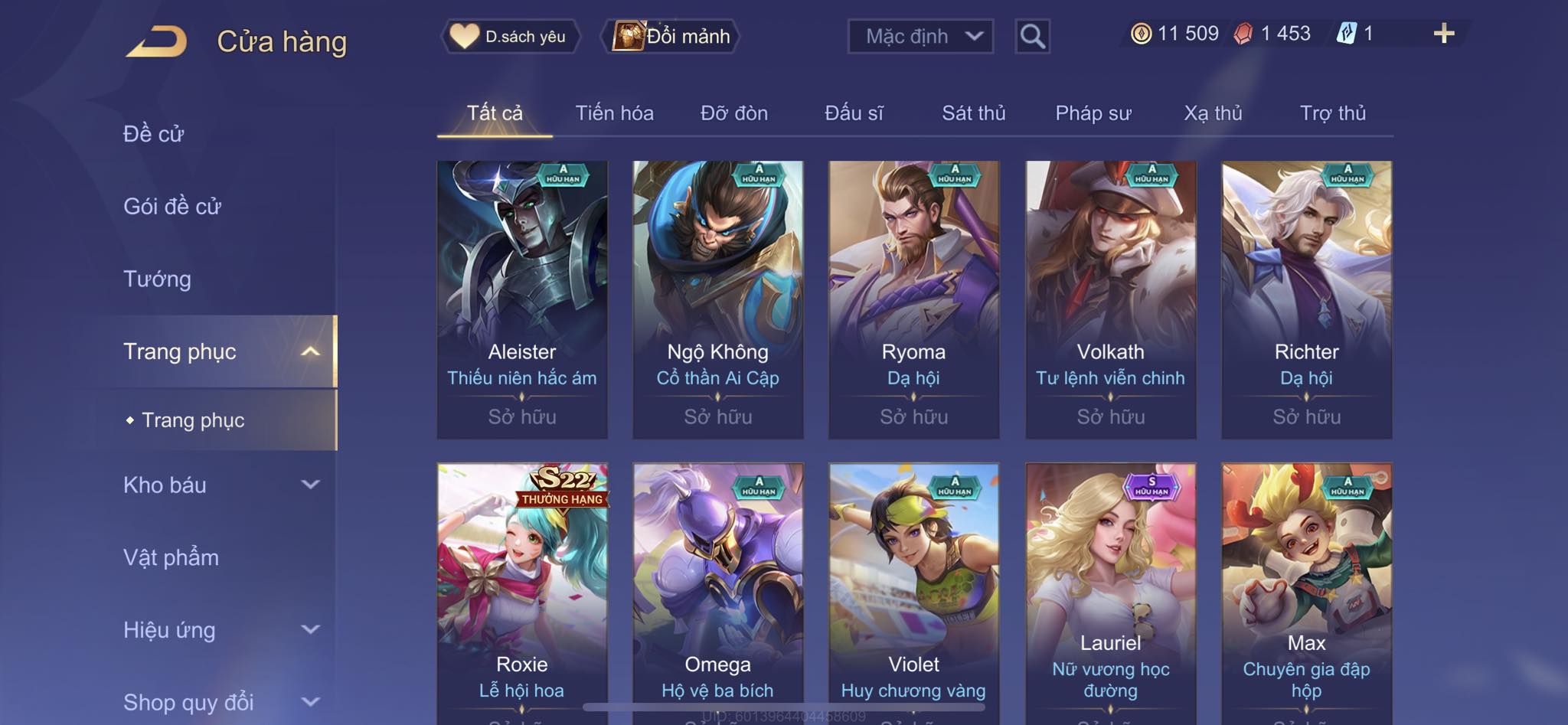
Task: Show the Pháp sư skins tab
Action: click(1093, 113)
